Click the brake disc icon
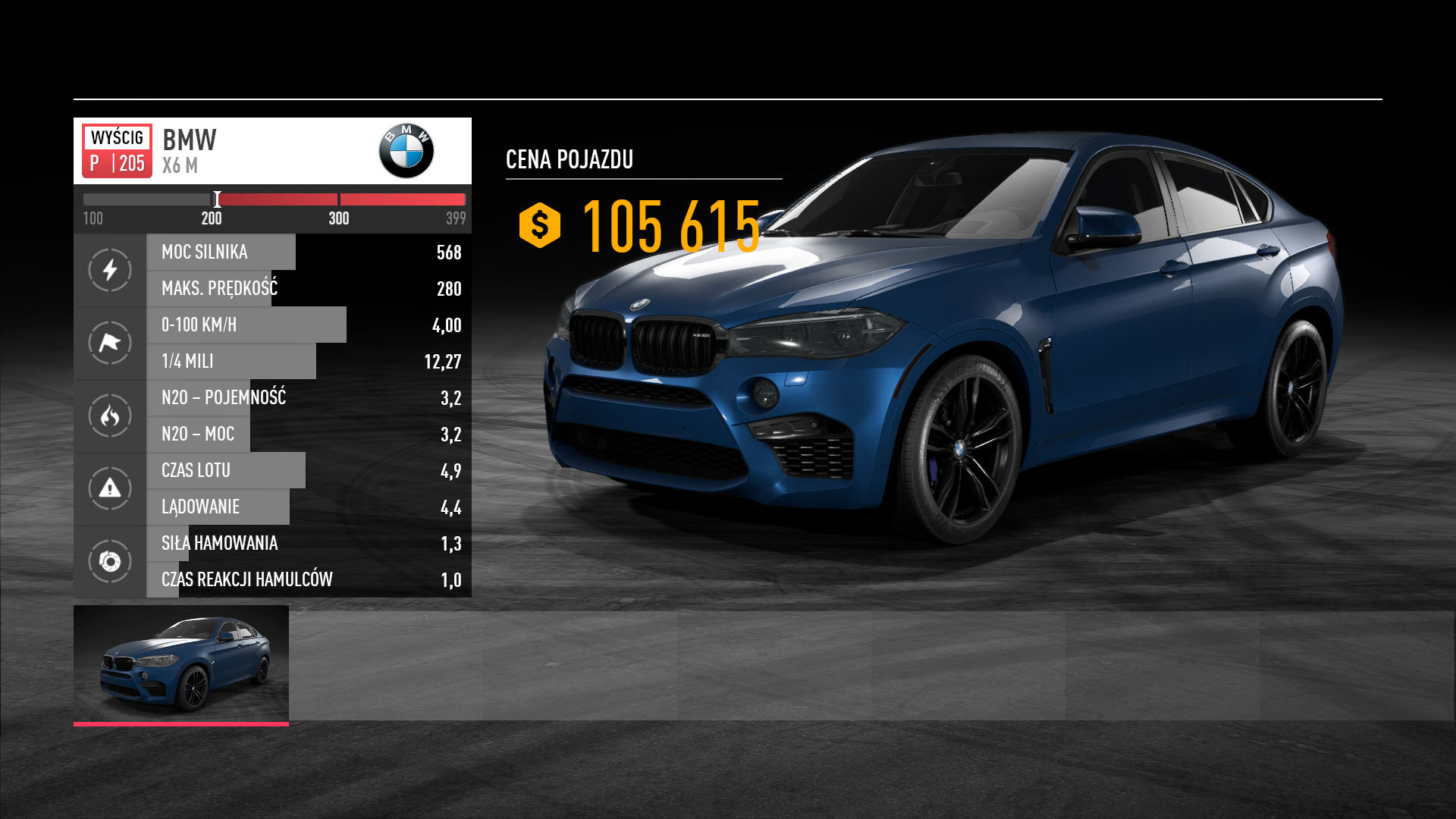The width and height of the screenshot is (1456, 819). [110, 561]
